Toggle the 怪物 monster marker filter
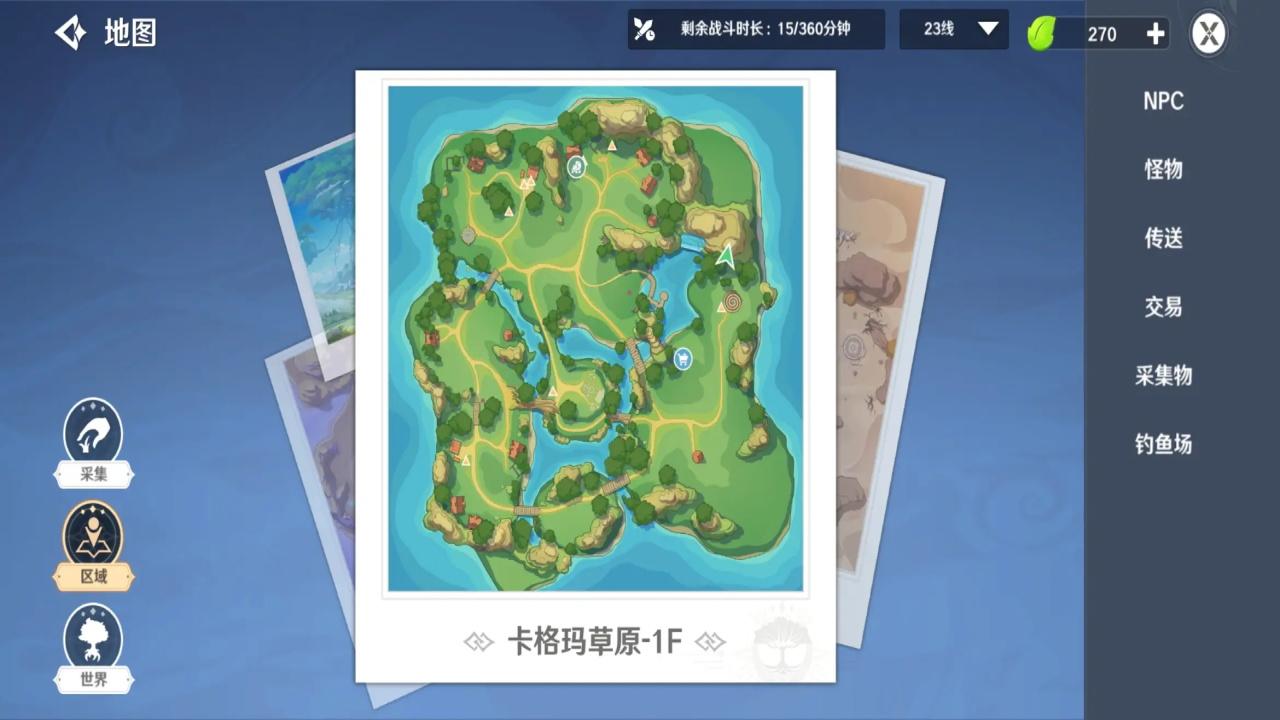The image size is (1280, 720). 1163,170
